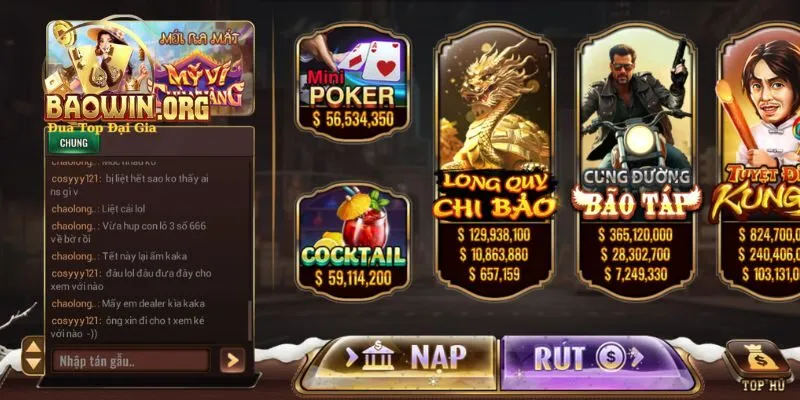
Task: Send the chat message with arrow button
Action: tap(233, 360)
